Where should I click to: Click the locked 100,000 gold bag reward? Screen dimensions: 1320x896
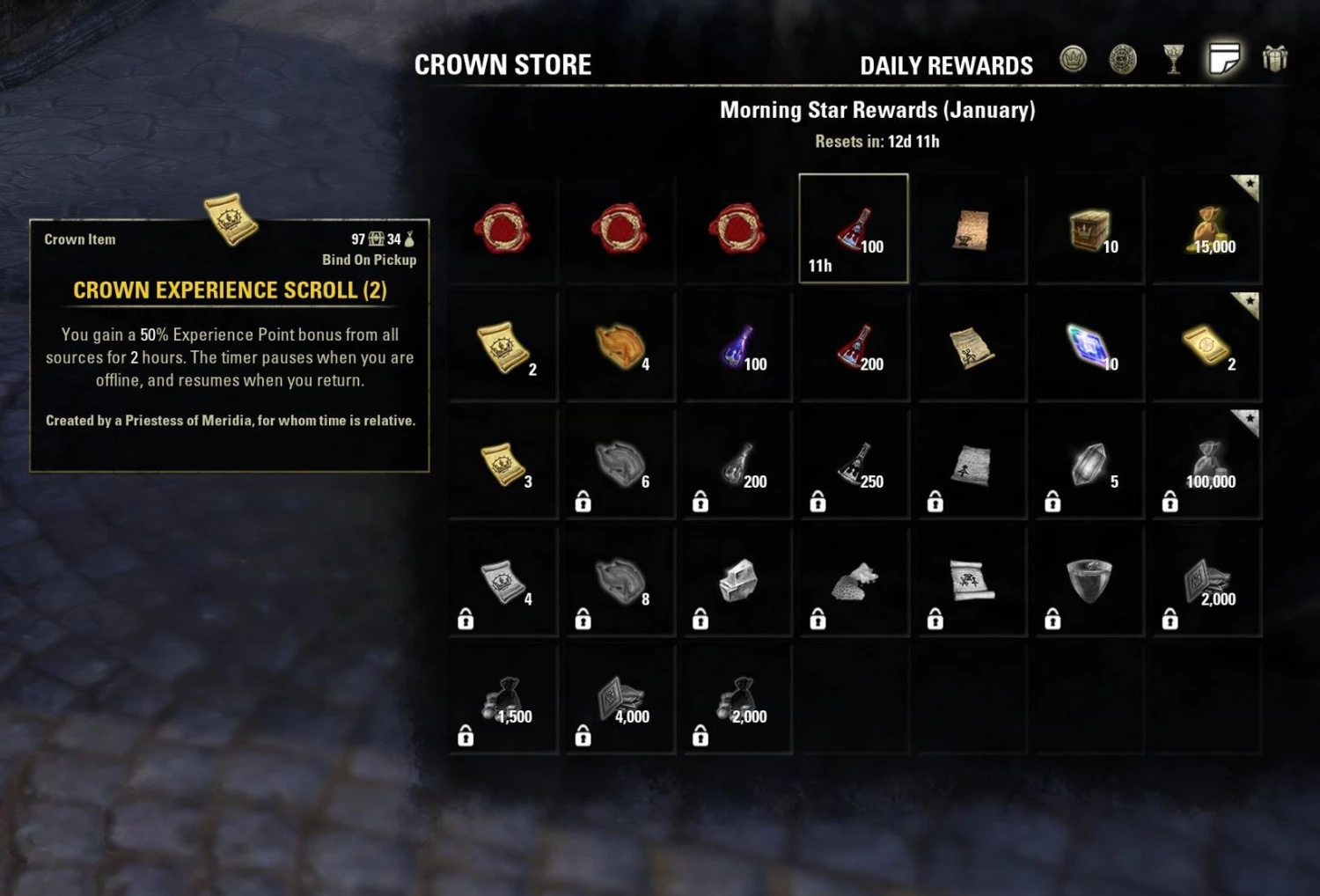(x=1207, y=464)
